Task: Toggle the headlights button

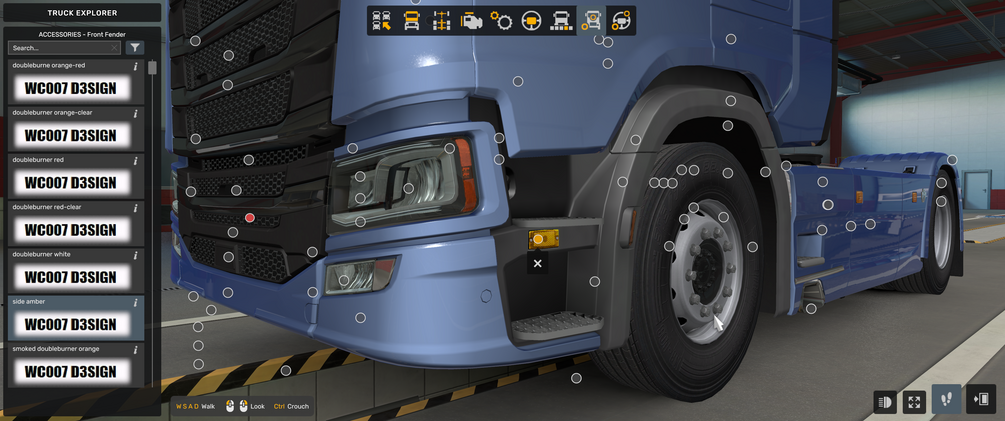Action: pyautogui.click(x=885, y=402)
